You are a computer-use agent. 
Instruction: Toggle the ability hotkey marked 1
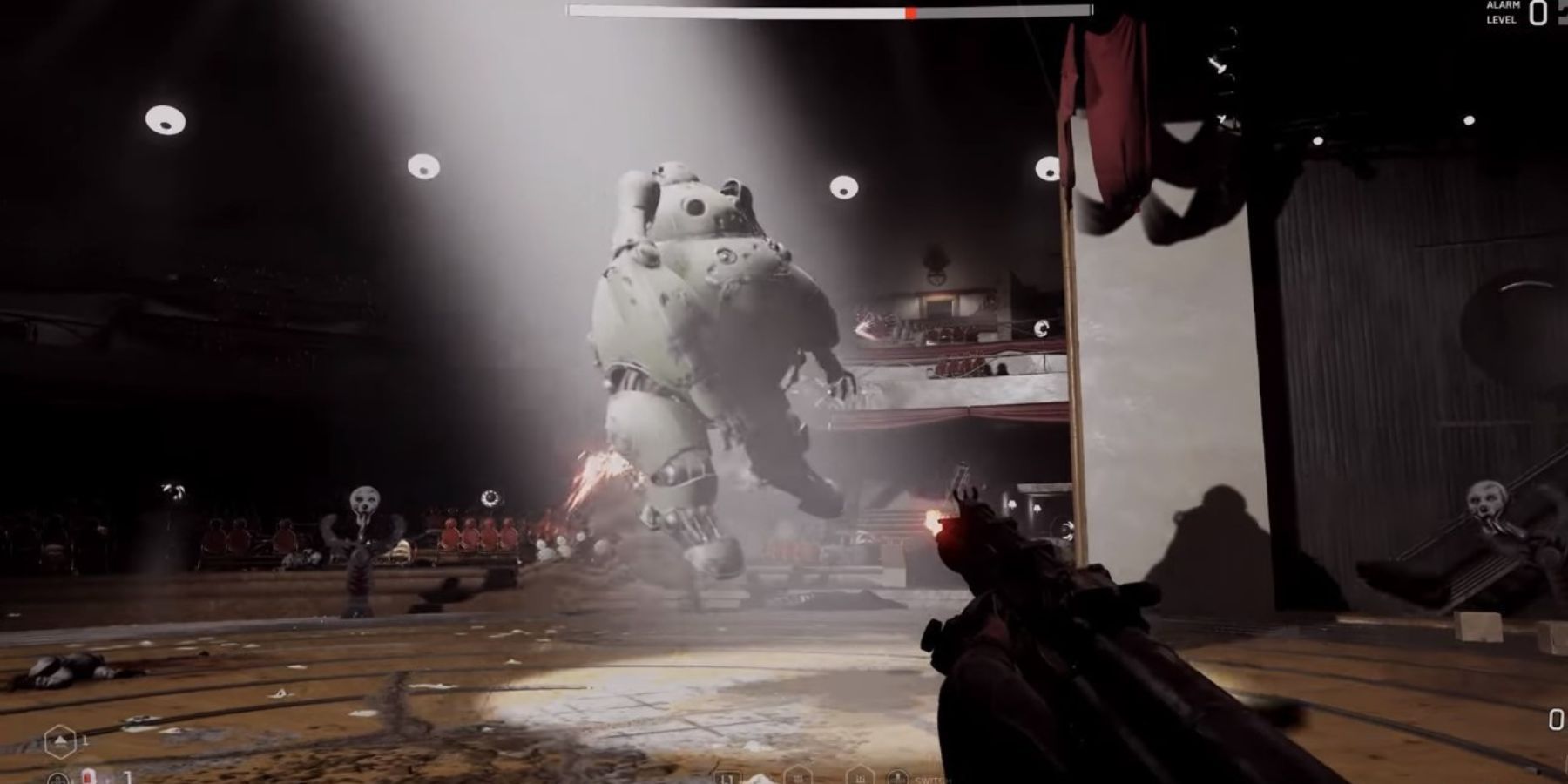84,740
